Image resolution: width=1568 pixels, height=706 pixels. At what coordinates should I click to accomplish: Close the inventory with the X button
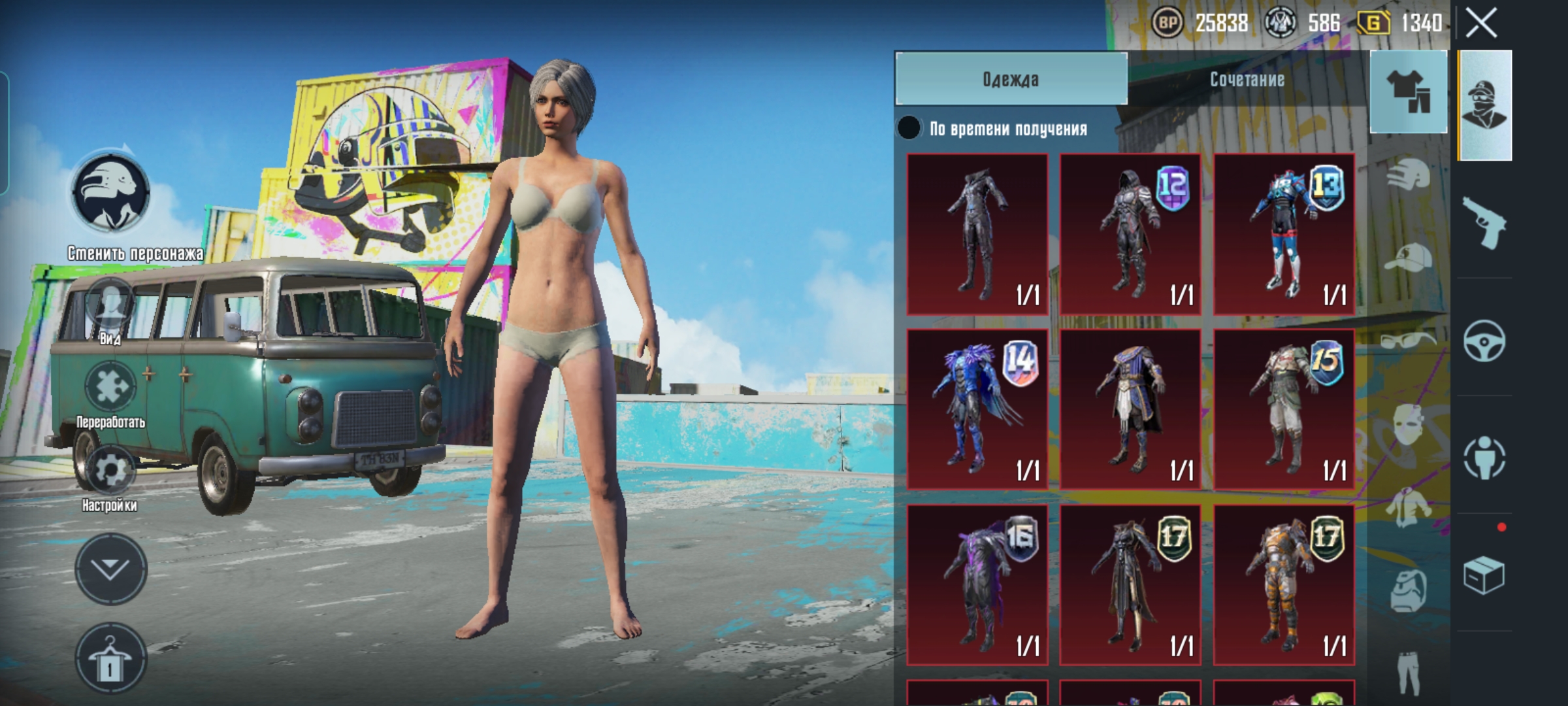[1481, 24]
